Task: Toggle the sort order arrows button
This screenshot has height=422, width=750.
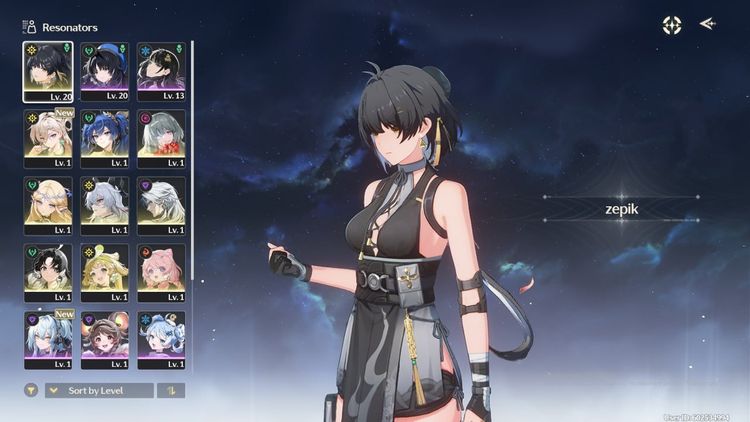Action: (171, 390)
